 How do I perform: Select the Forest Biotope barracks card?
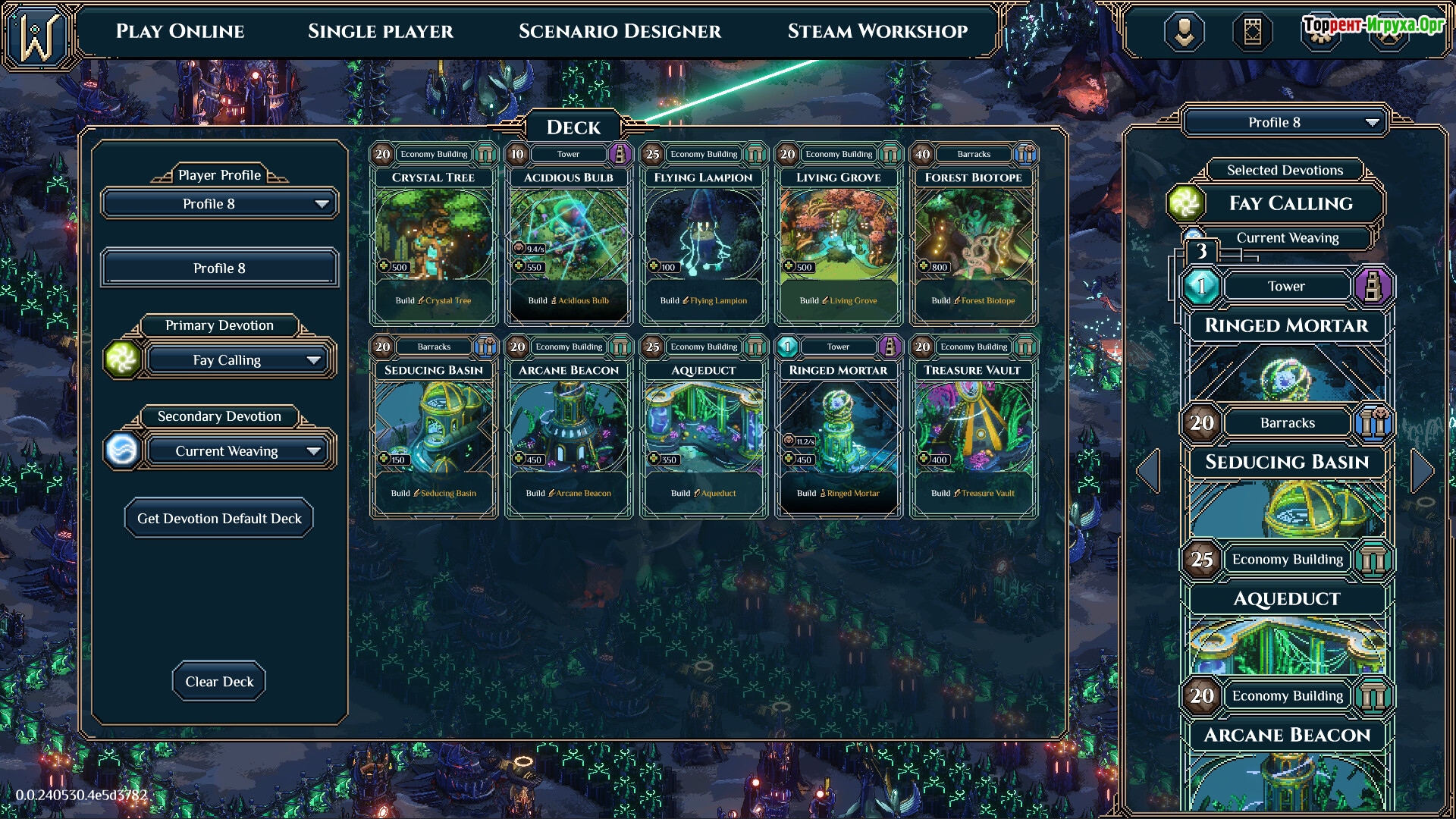[x=974, y=235]
